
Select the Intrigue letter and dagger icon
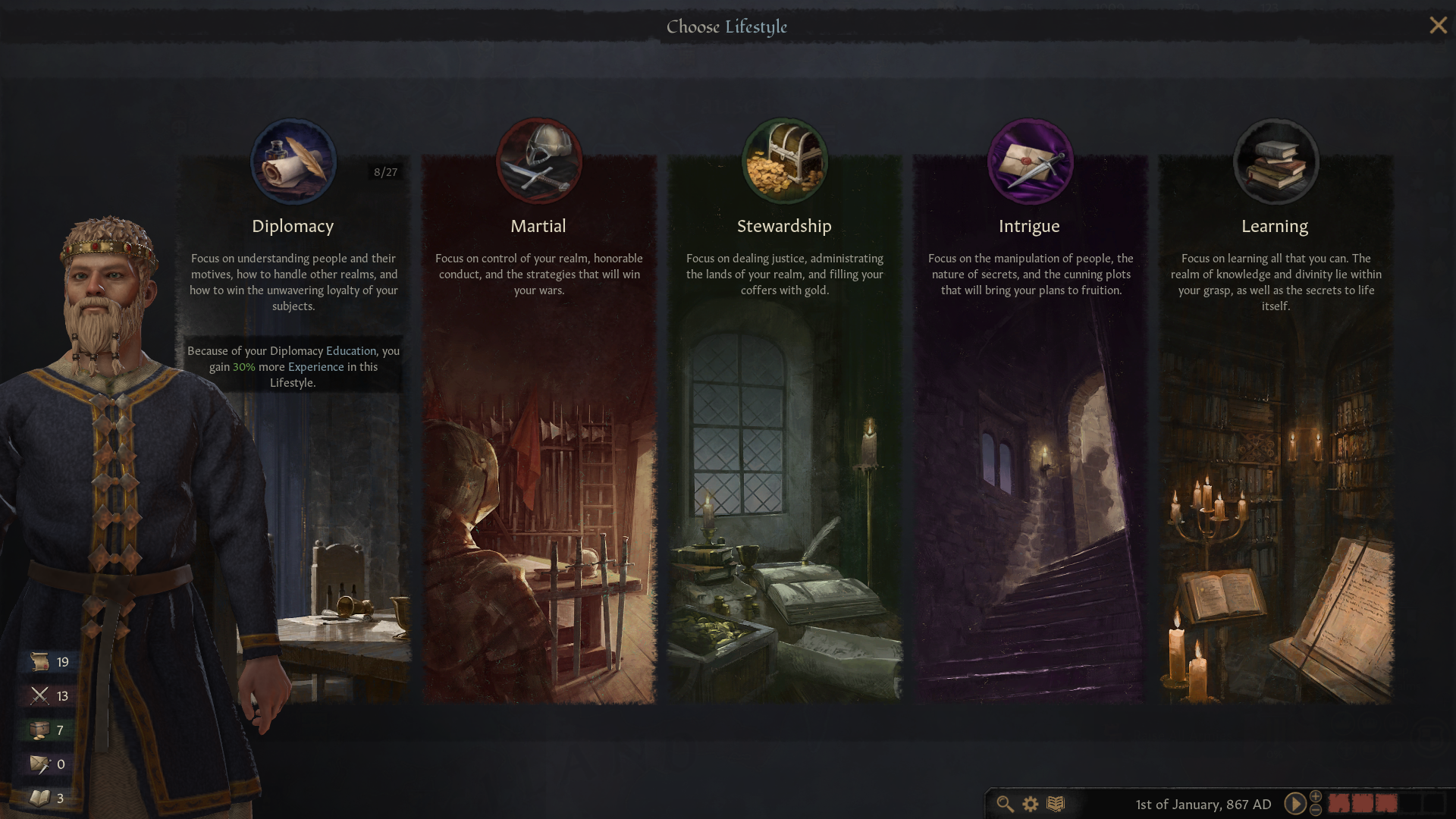click(1030, 161)
